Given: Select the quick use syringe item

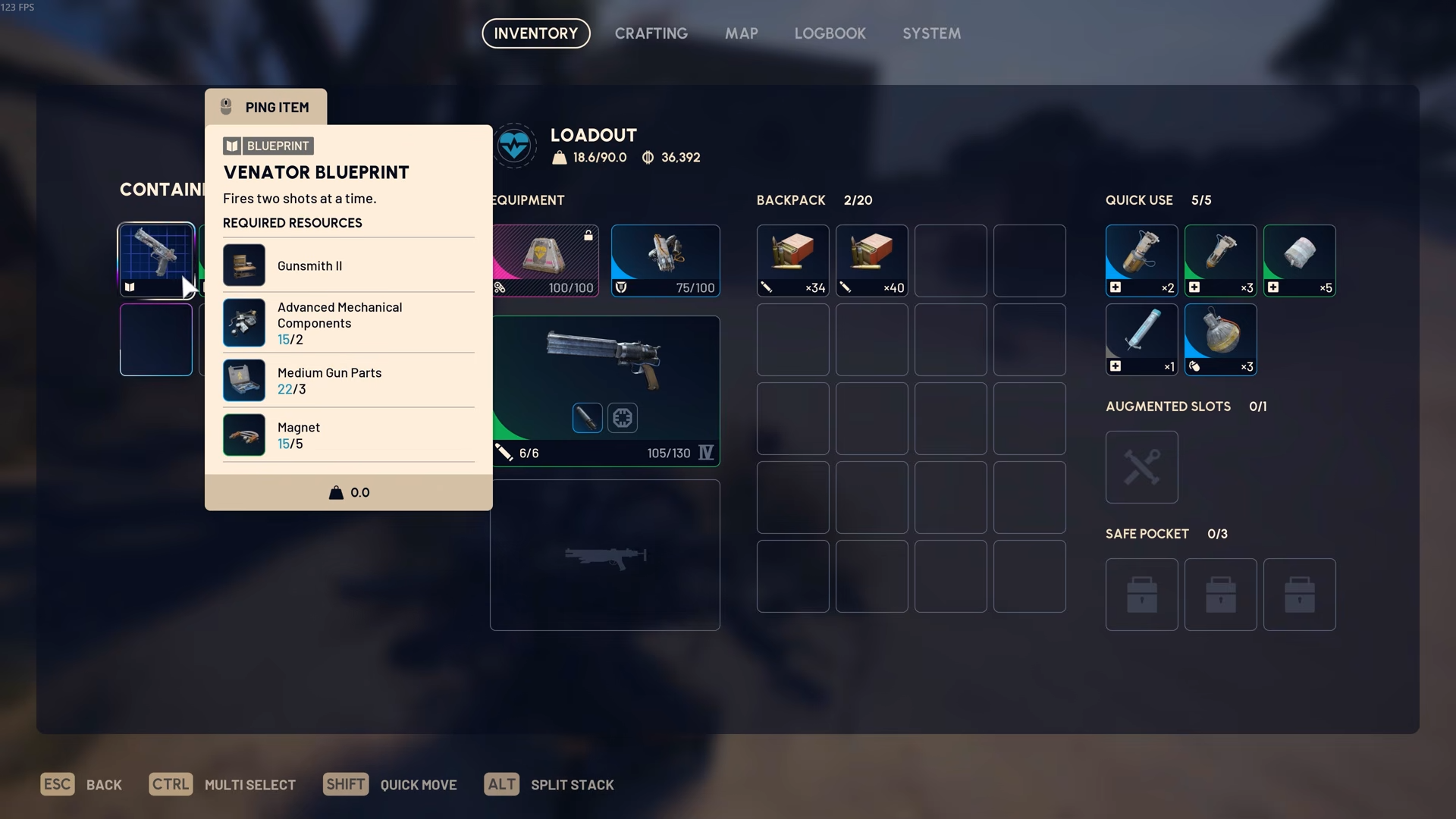Looking at the screenshot, I should [x=1141, y=339].
